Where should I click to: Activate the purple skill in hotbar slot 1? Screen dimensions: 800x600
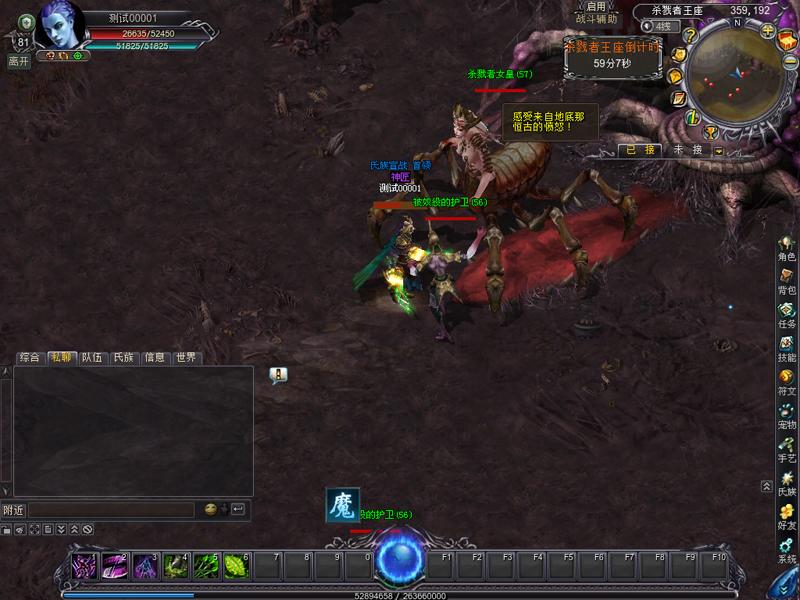click(x=85, y=566)
